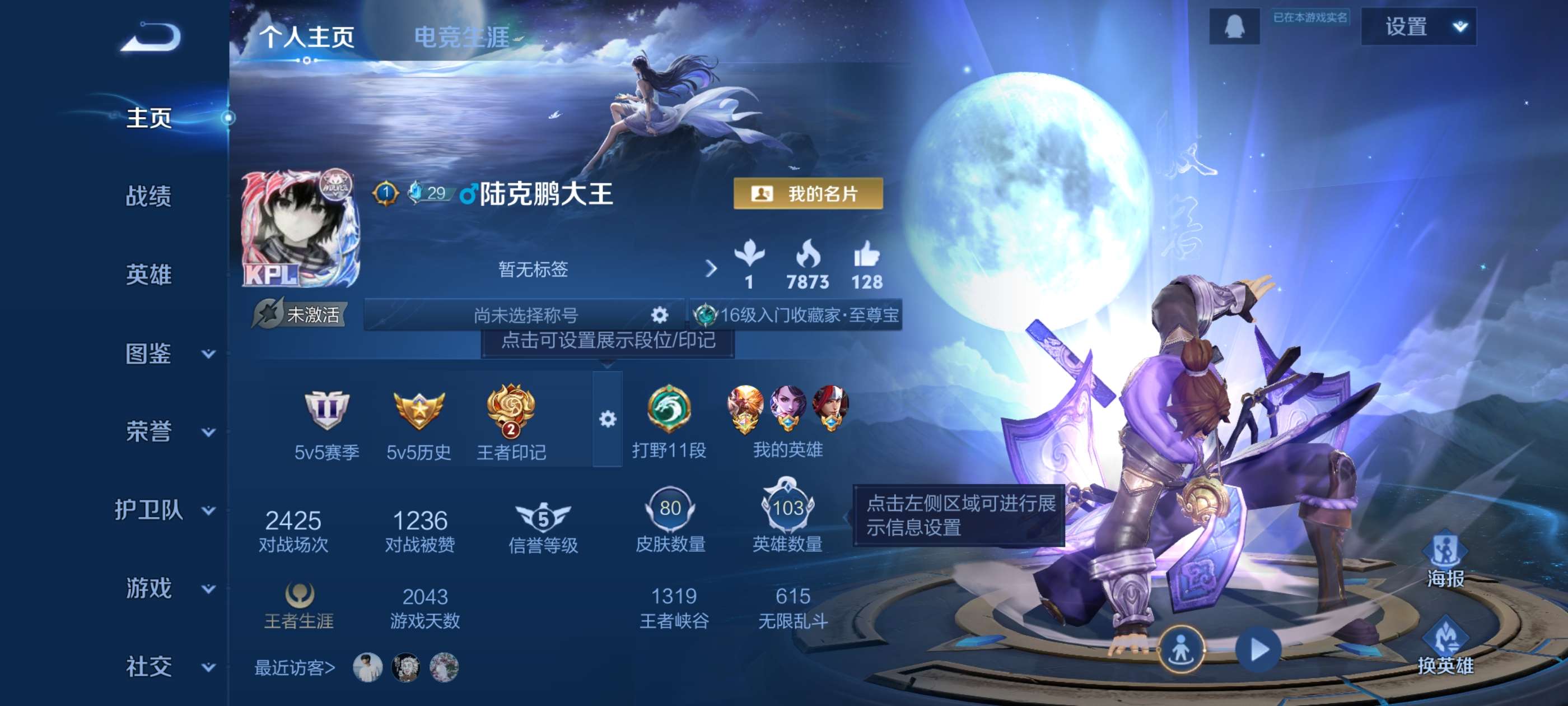The width and height of the screenshot is (1568, 706).
Task: Select 战绩 in the sidebar menu
Action: click(x=148, y=197)
